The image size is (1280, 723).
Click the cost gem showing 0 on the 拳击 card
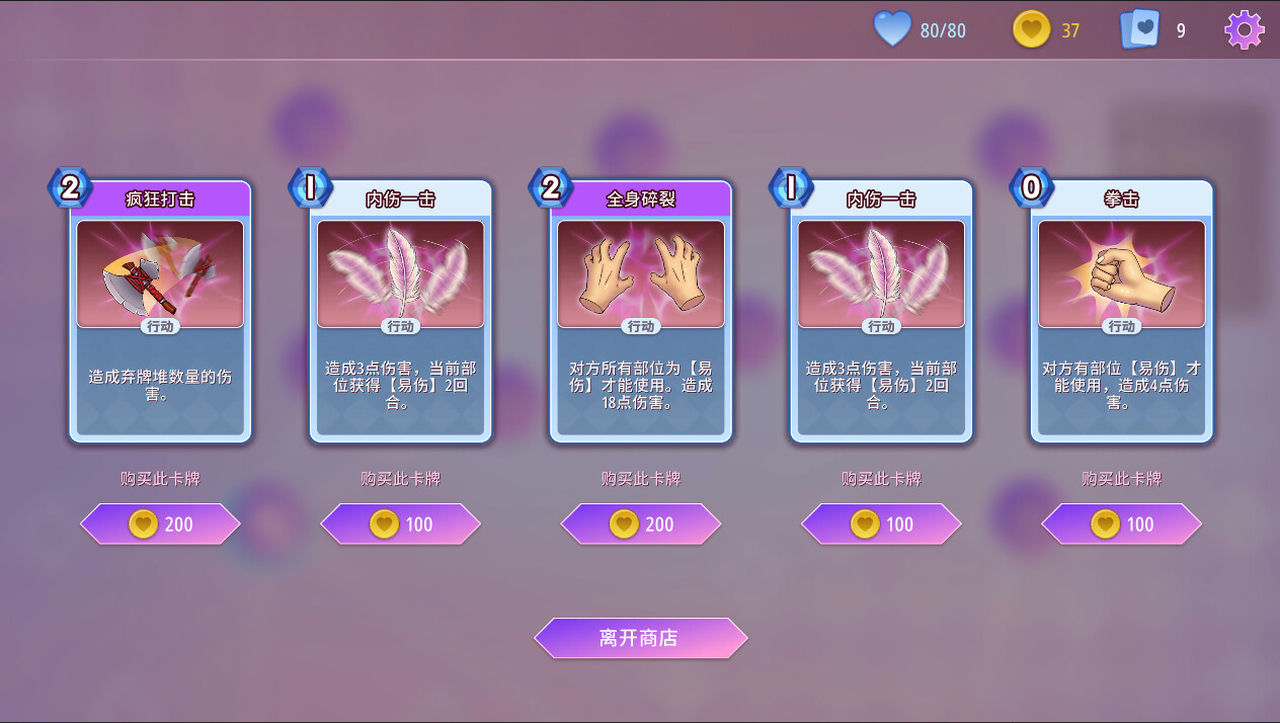(1032, 188)
